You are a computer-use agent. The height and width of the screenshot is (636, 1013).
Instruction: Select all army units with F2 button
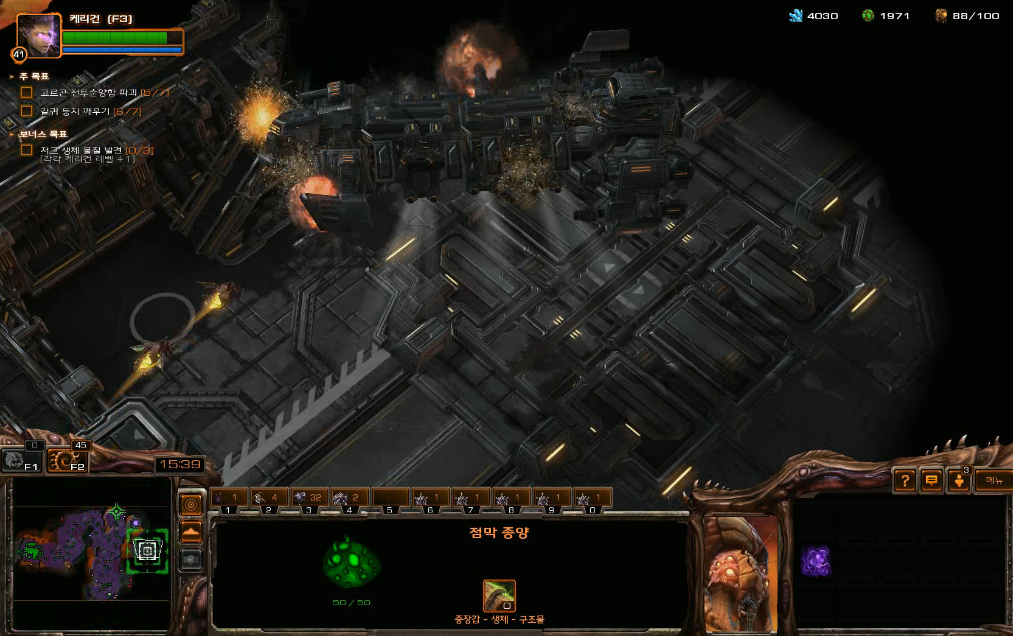click(x=66, y=461)
